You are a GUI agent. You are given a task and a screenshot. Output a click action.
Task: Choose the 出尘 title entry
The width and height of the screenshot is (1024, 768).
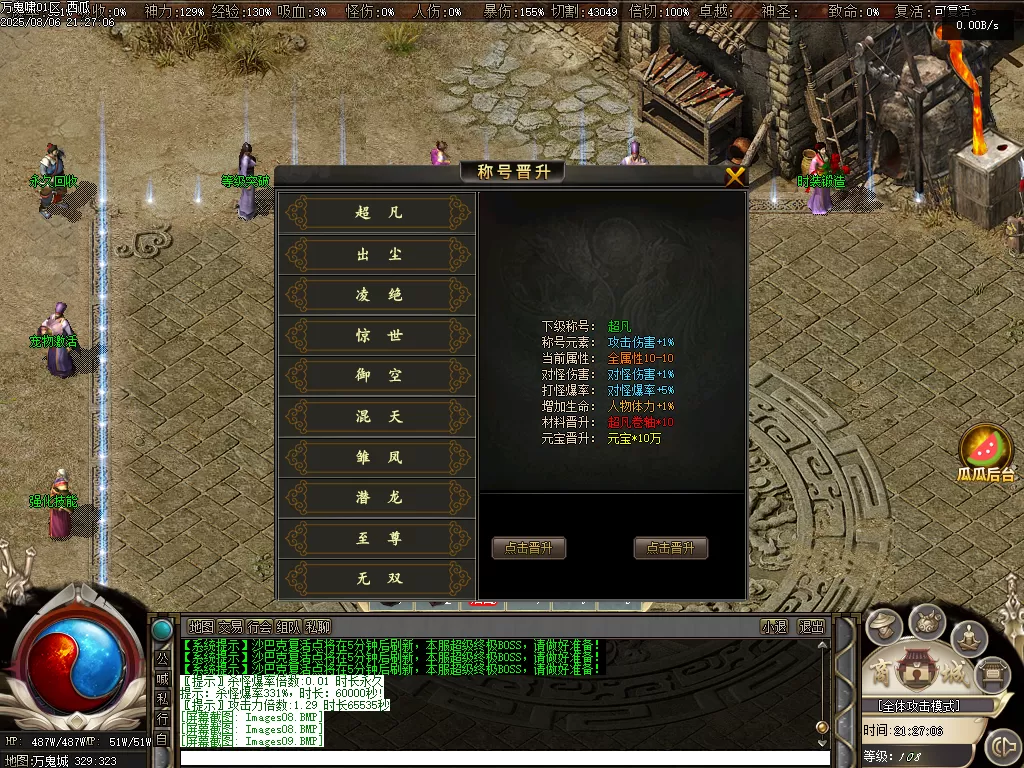click(377, 255)
